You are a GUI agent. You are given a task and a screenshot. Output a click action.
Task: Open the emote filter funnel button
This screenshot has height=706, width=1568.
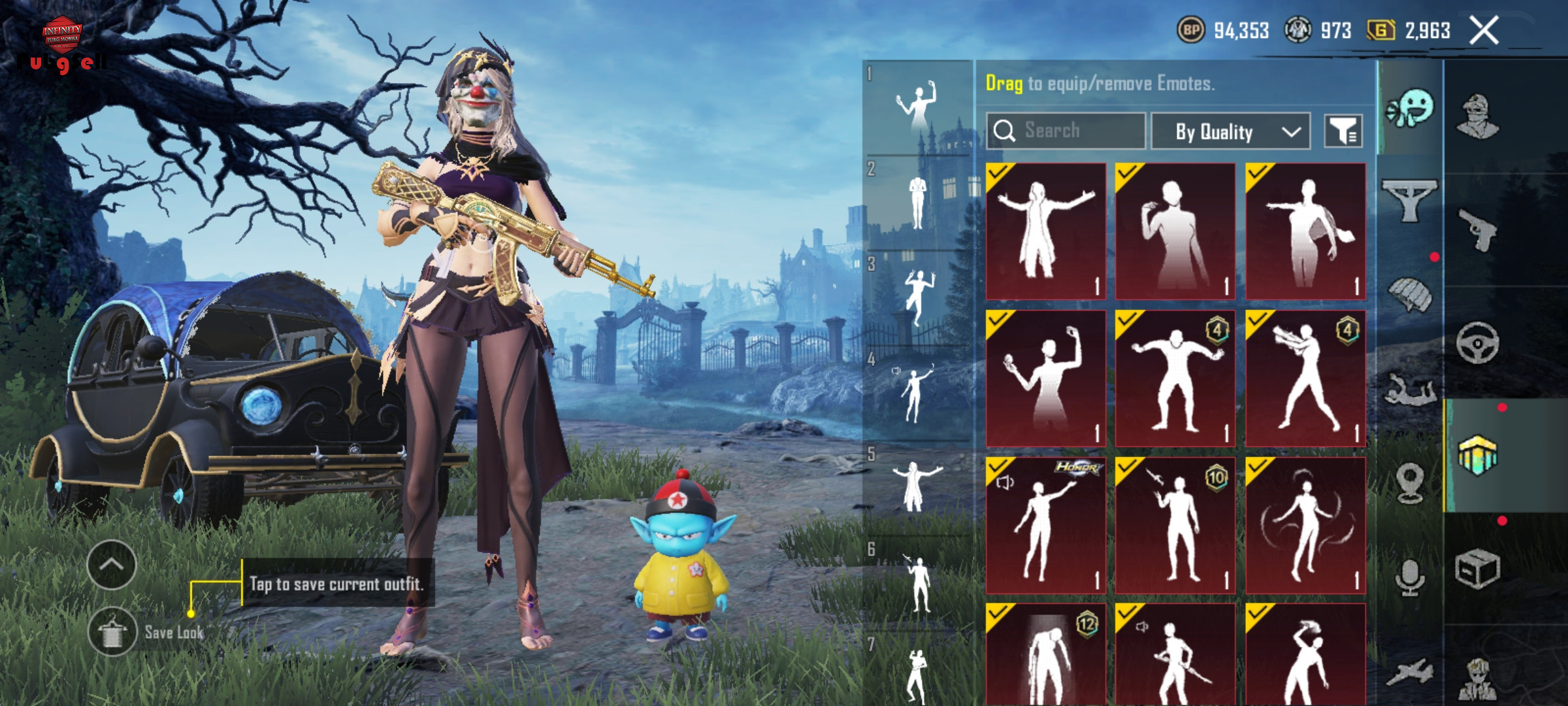coord(1343,131)
